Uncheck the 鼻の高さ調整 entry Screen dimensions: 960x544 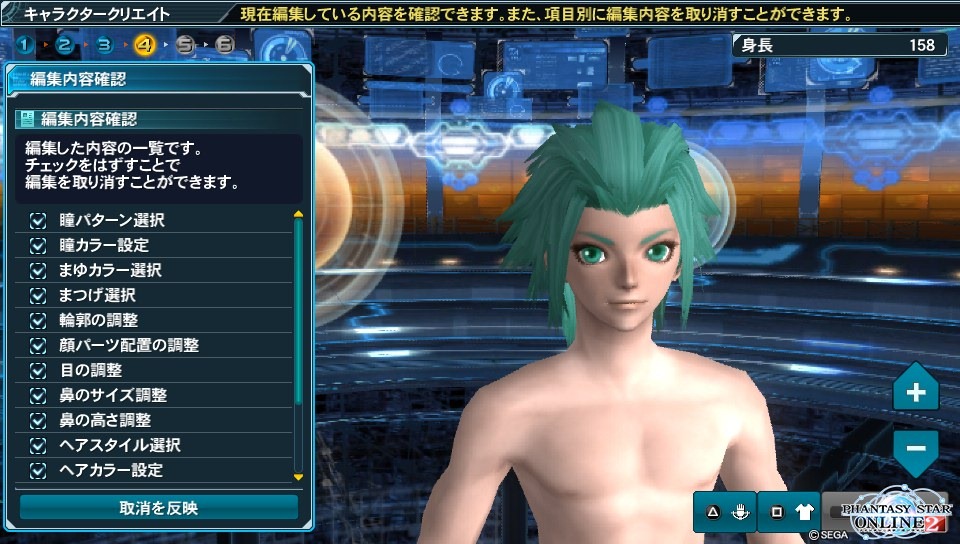pyautogui.click(x=39, y=420)
